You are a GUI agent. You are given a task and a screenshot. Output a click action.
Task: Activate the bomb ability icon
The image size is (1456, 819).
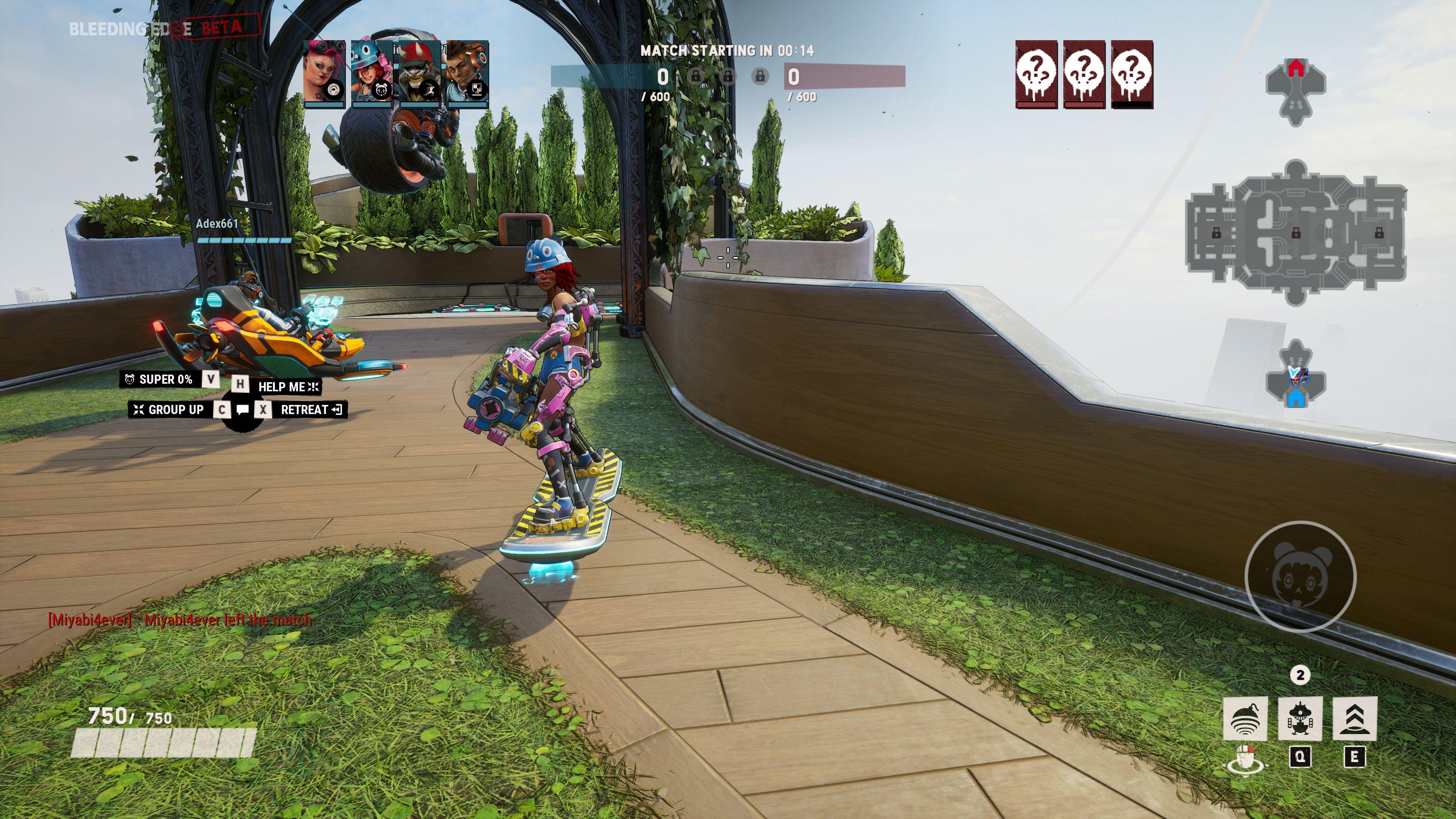(1244, 718)
